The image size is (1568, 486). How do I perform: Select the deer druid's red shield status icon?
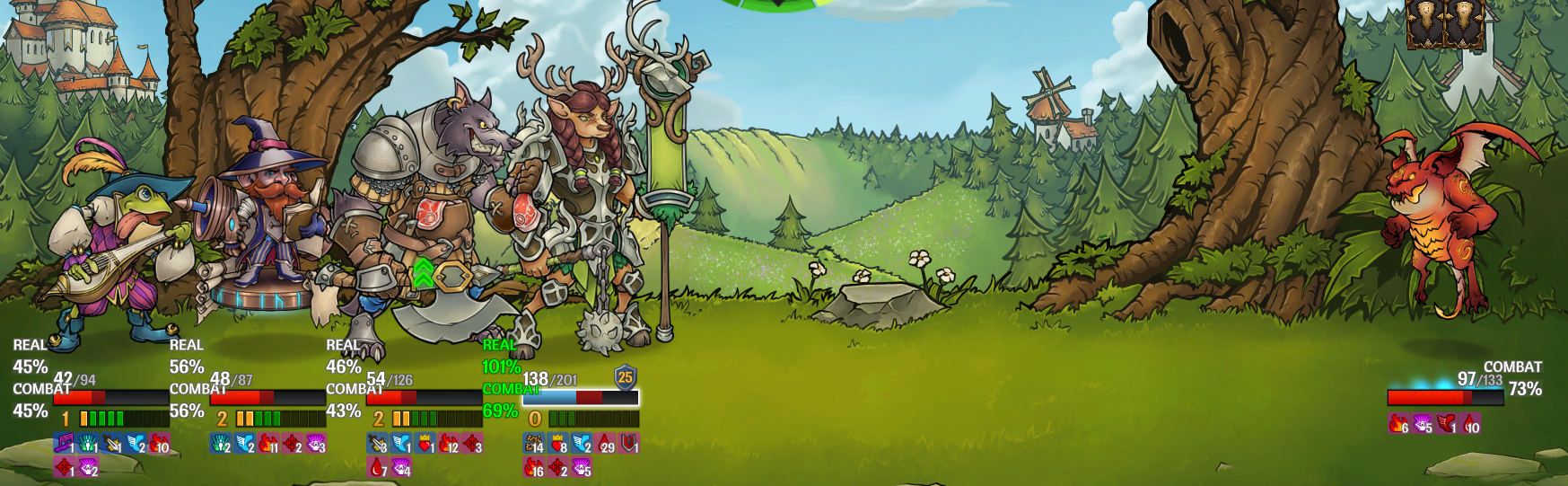click(x=630, y=443)
